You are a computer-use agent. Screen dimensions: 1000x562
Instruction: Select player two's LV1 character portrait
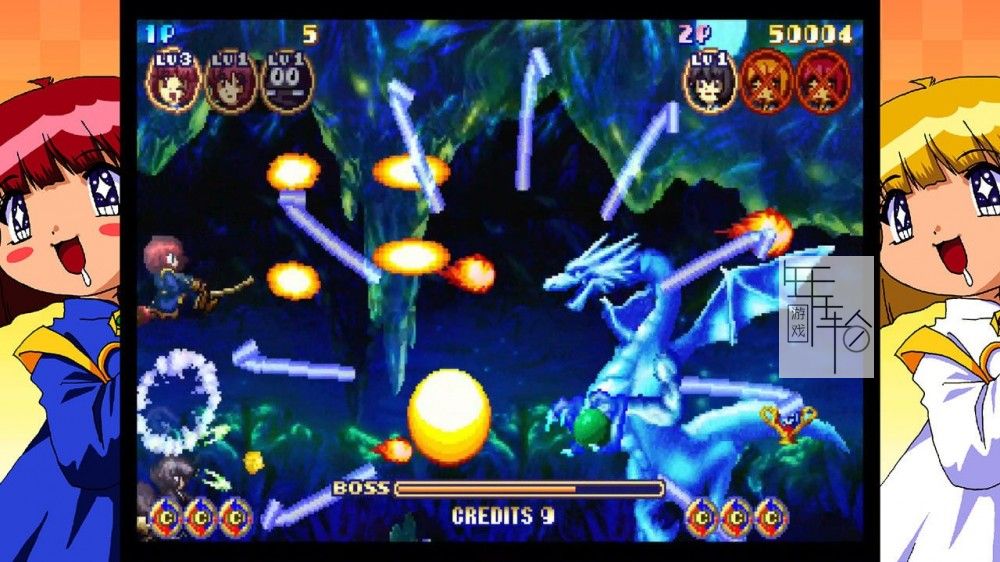point(711,81)
